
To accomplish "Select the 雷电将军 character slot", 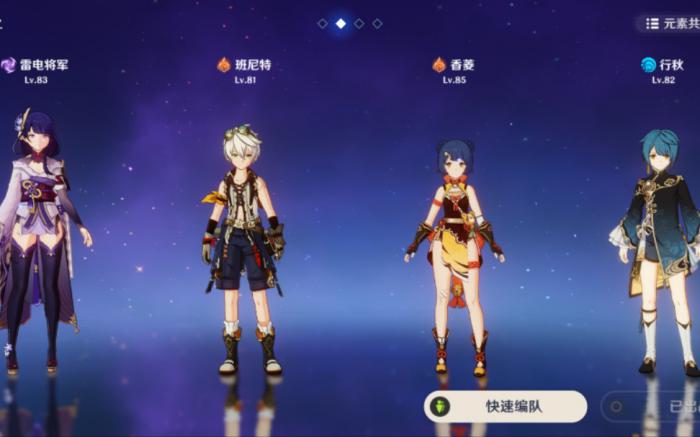I will [x=40, y=240].
